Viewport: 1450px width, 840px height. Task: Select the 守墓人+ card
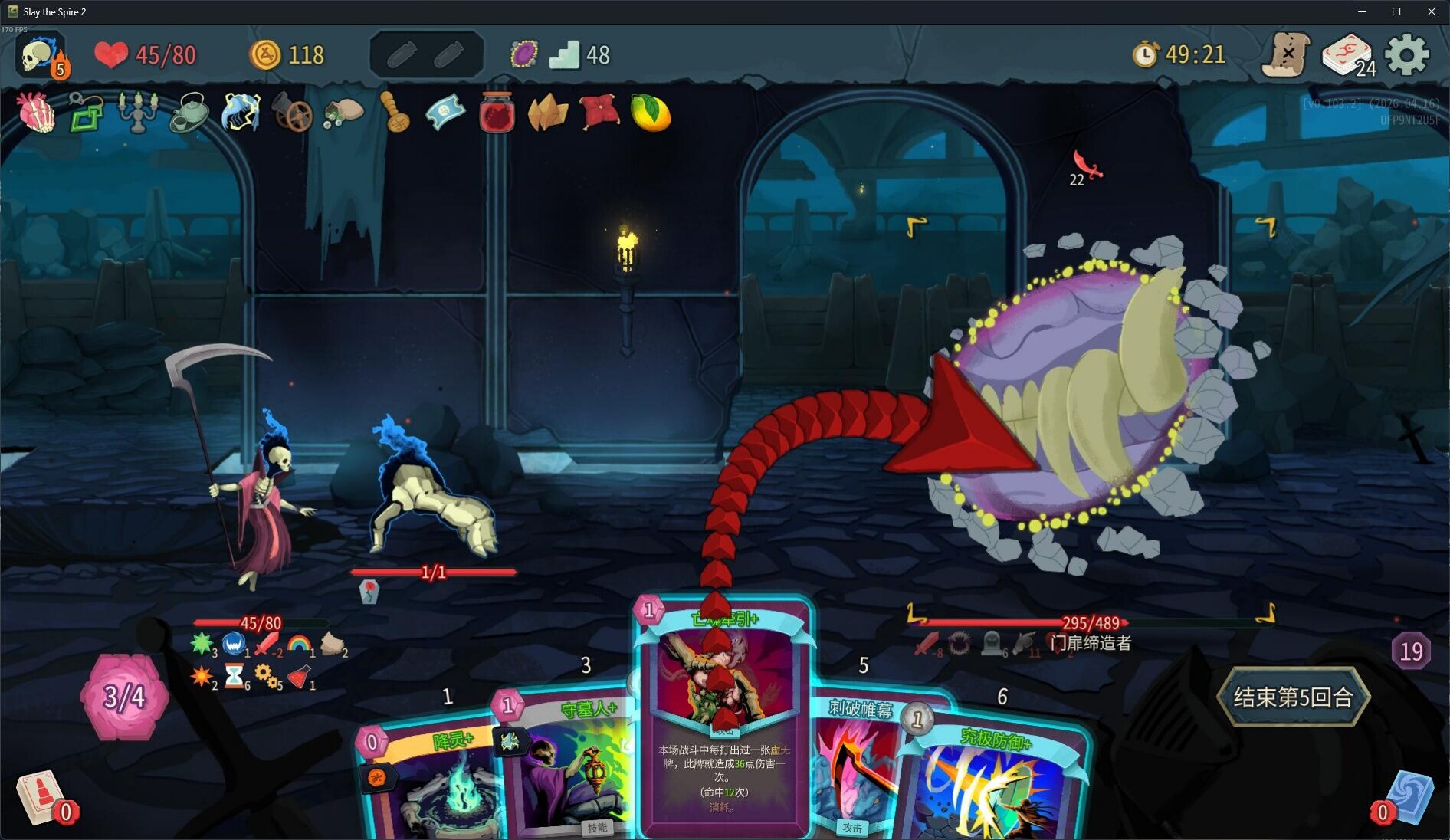tap(567, 766)
